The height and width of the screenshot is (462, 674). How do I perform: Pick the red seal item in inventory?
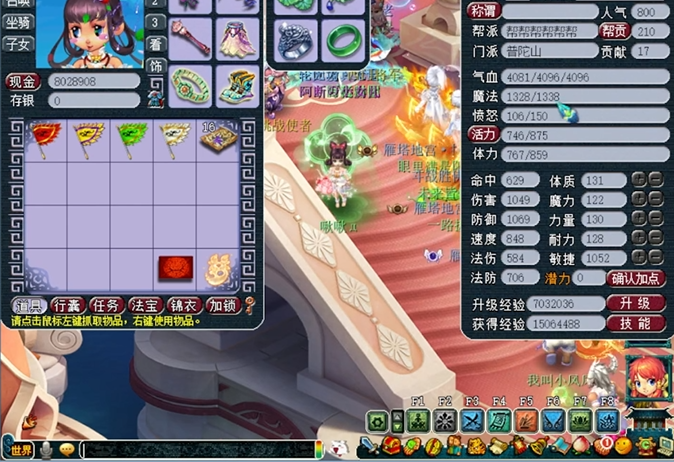[175, 267]
